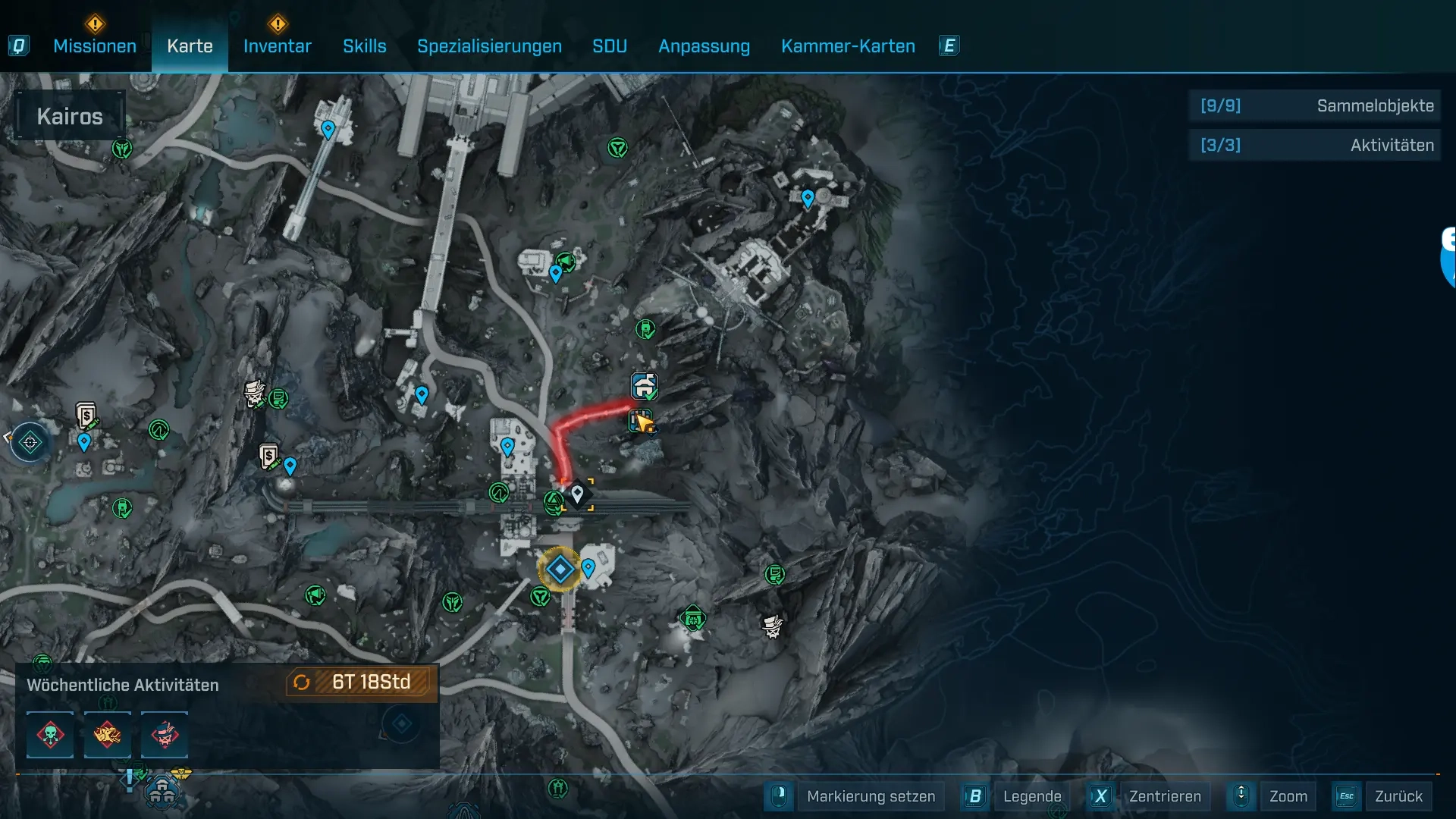Click the house fast-travel marker

(x=644, y=386)
